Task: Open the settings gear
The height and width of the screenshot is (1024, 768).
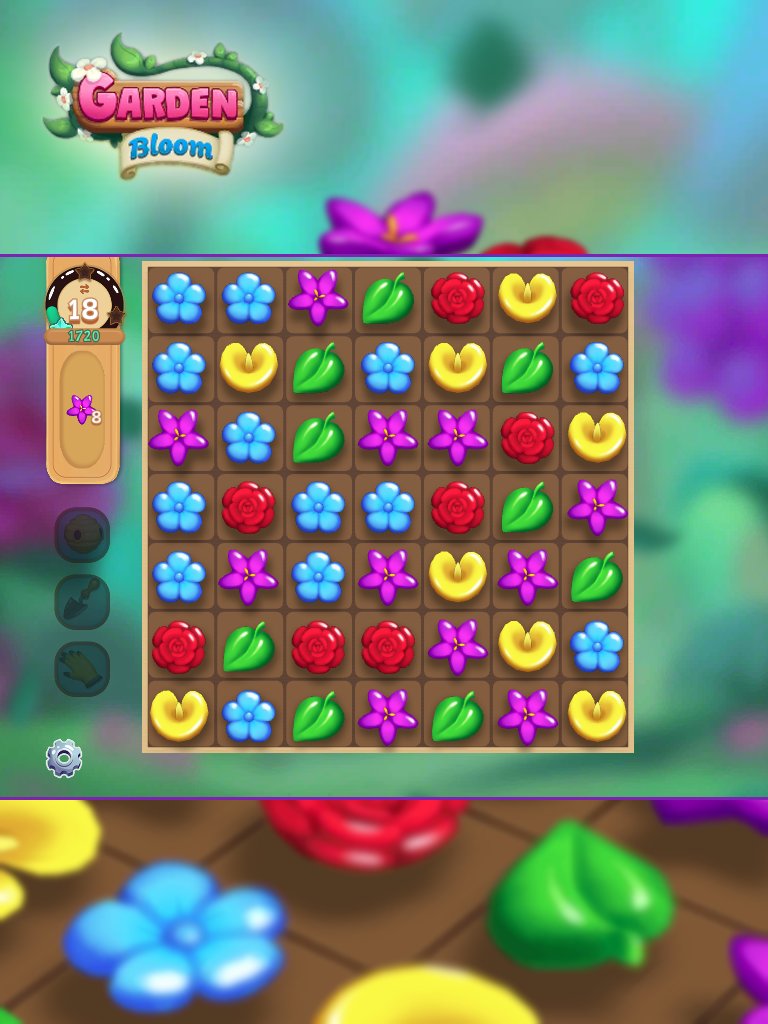Action: point(64,758)
